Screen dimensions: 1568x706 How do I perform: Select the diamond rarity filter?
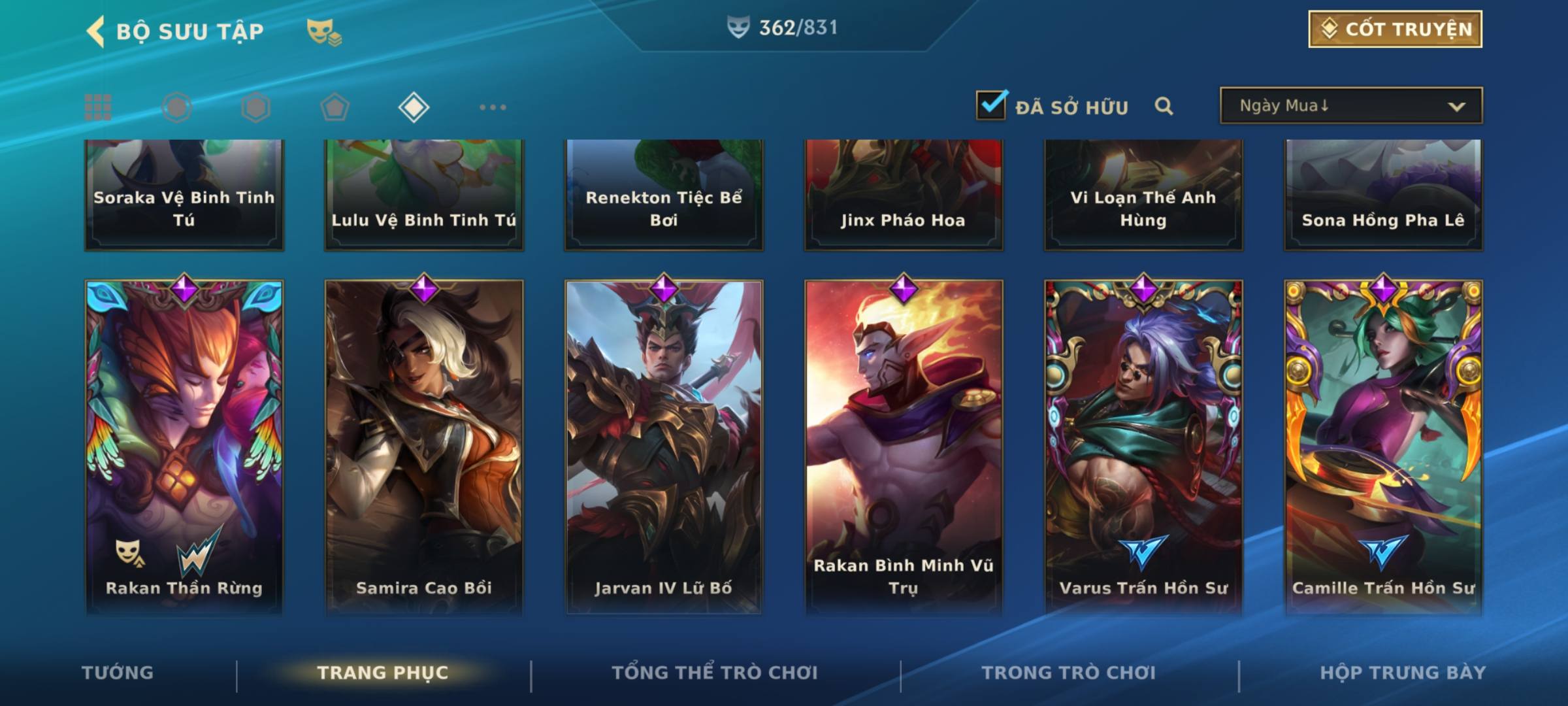pos(414,107)
